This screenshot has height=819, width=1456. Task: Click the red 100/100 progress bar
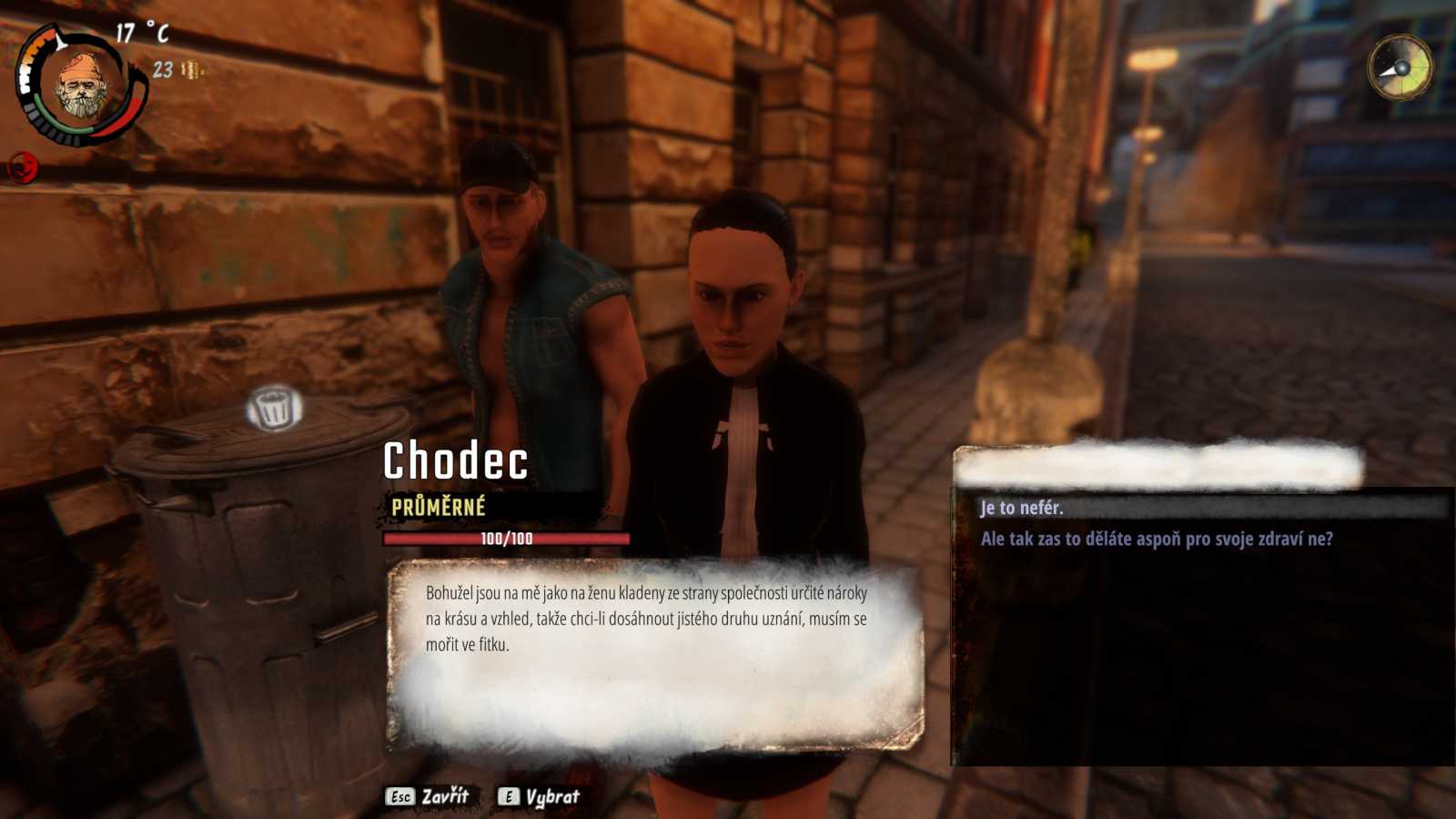pyautogui.click(x=506, y=537)
